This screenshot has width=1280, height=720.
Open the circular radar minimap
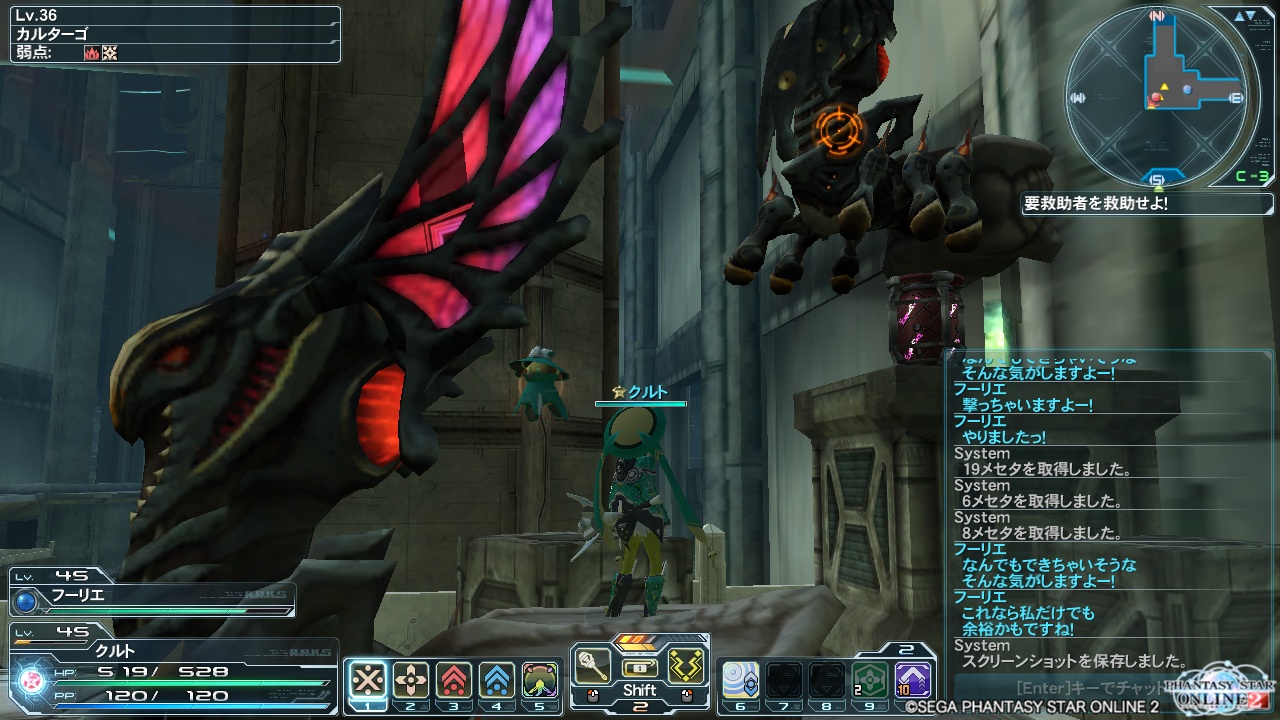tap(1157, 97)
